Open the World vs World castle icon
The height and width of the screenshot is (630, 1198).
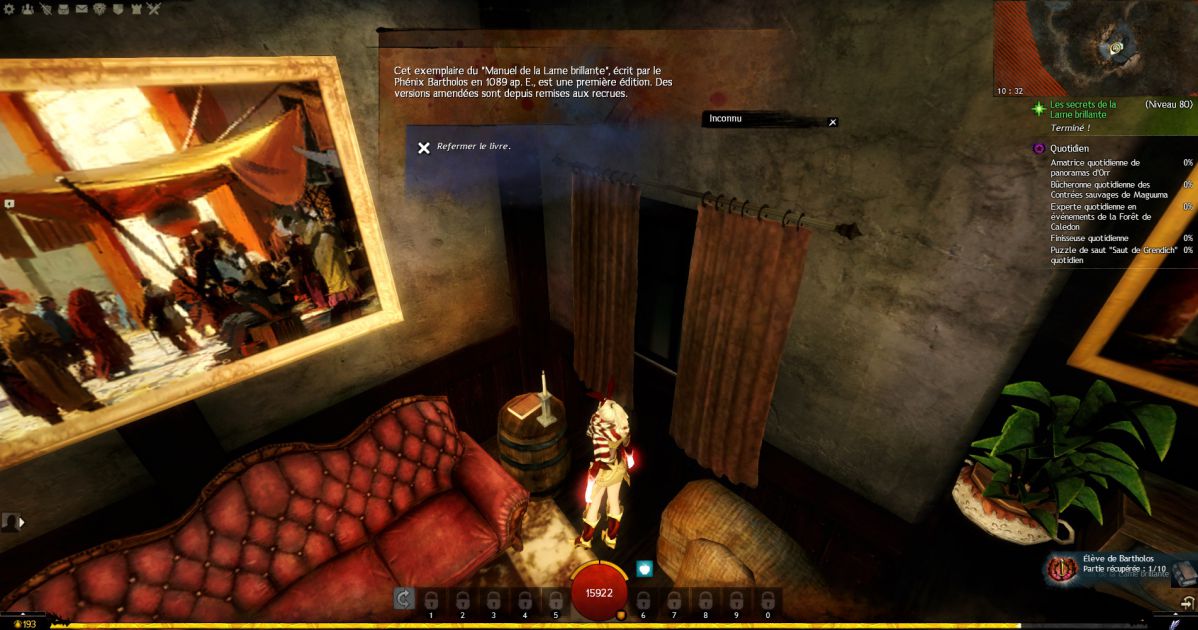click(135, 9)
